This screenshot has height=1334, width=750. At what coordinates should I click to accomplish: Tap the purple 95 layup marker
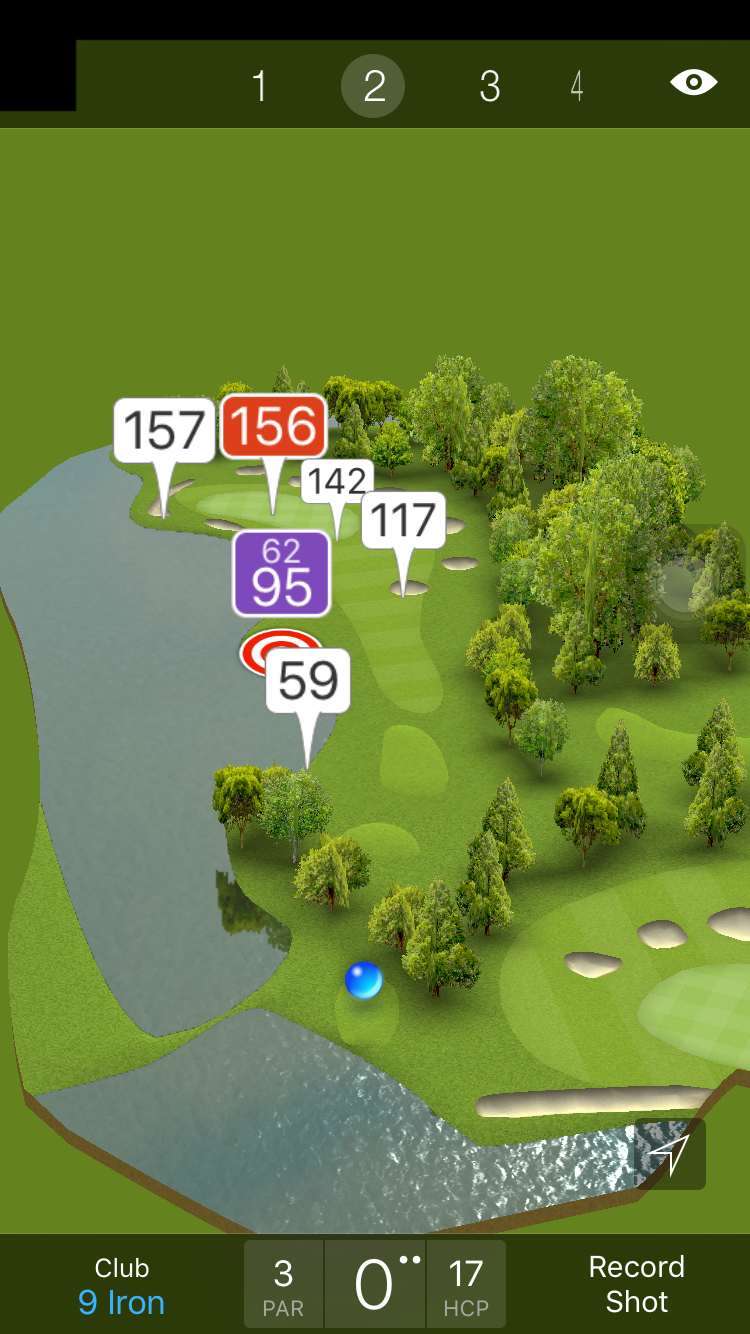(x=281, y=574)
